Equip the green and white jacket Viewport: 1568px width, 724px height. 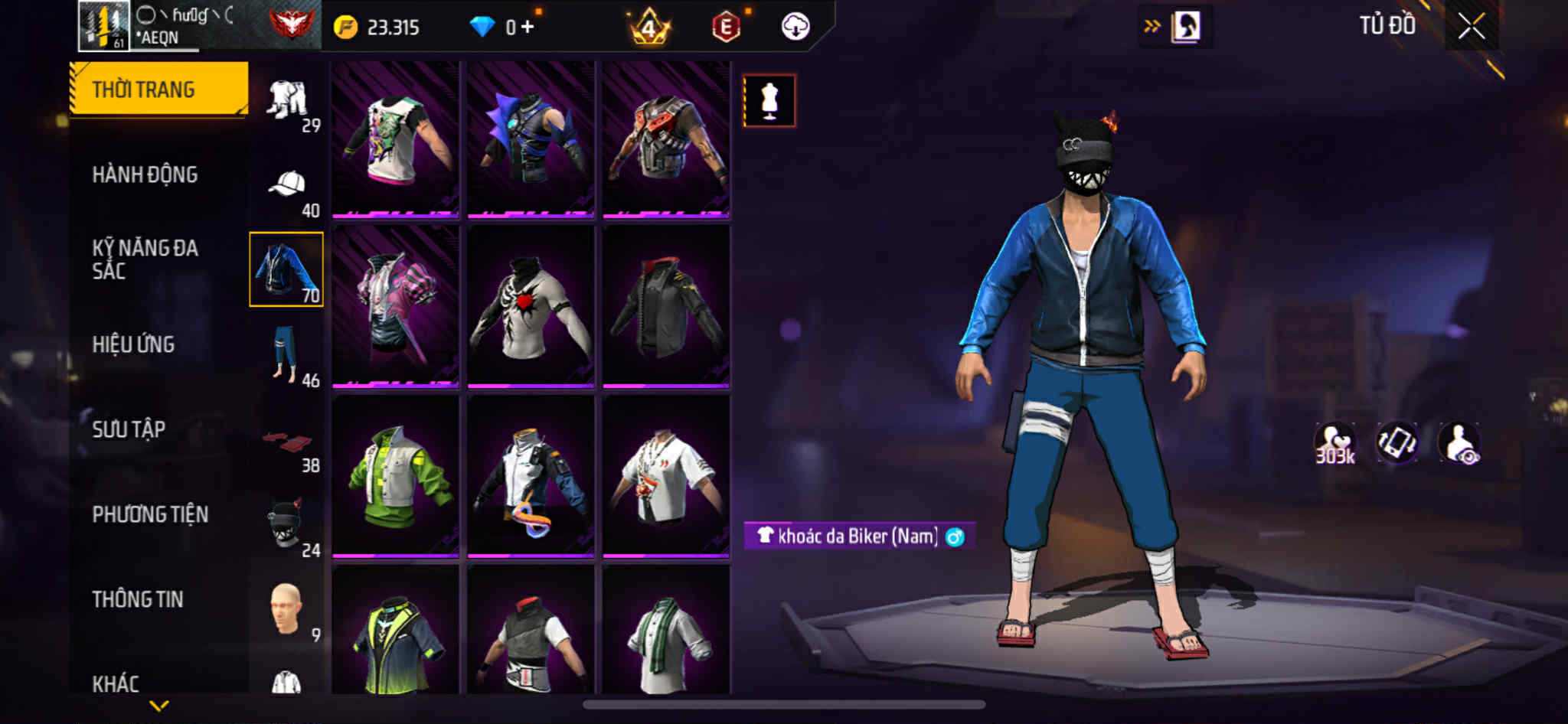[x=395, y=476]
